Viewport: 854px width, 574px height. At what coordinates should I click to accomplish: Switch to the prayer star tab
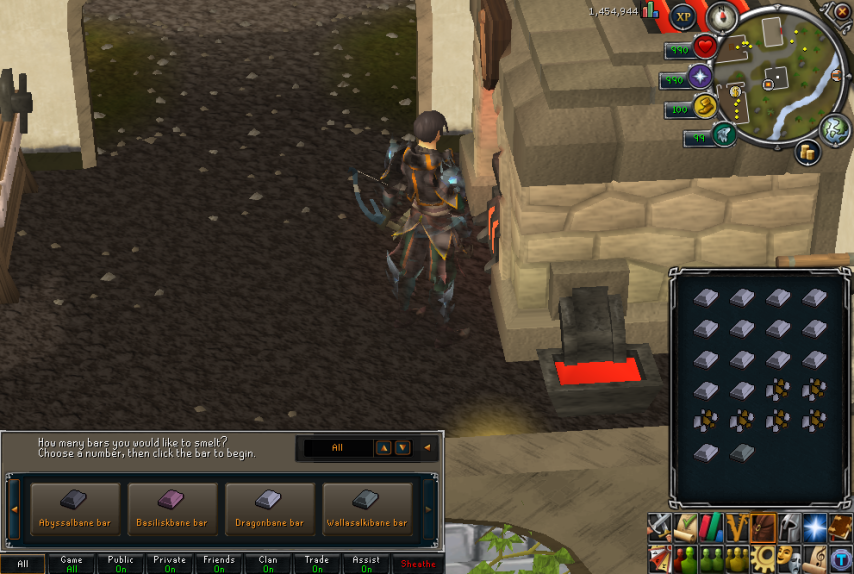pyautogui.click(x=815, y=526)
